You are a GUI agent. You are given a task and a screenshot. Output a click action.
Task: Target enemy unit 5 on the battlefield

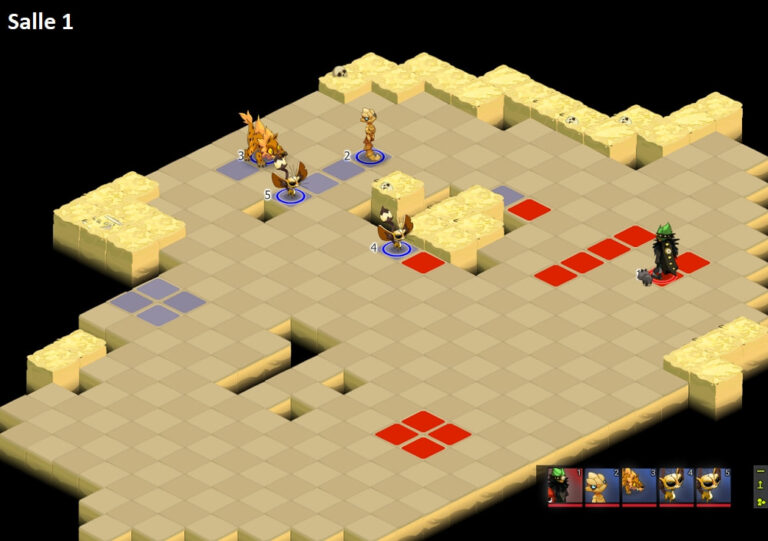[289, 178]
